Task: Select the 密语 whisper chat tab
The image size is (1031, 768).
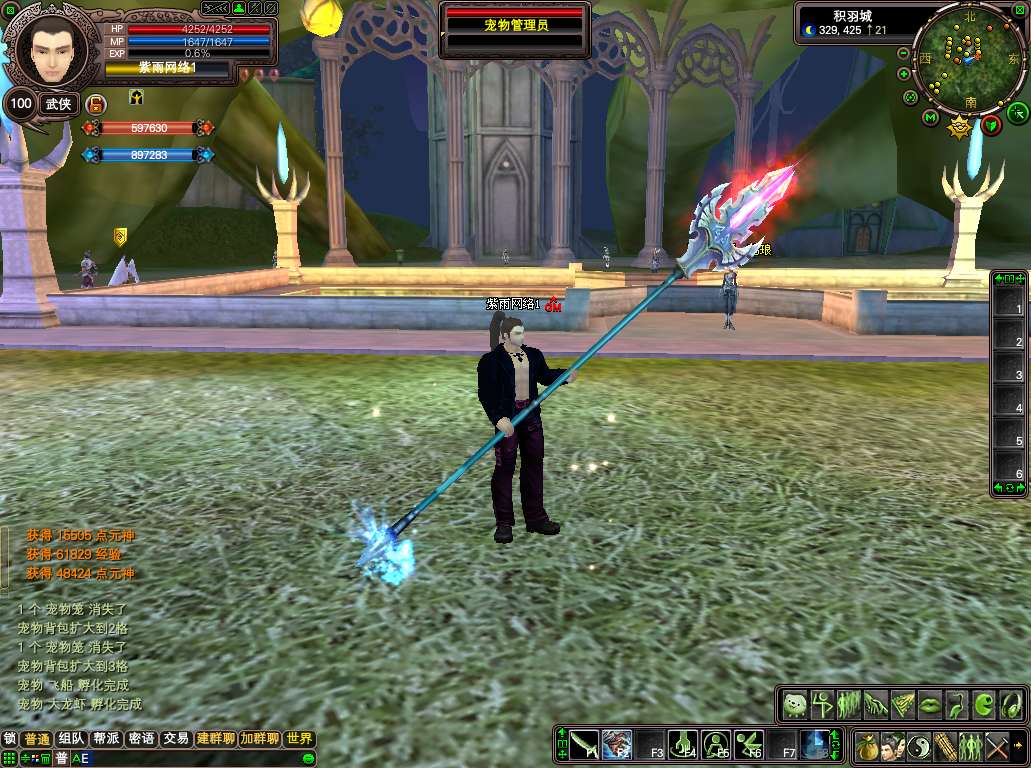Action: 141,739
